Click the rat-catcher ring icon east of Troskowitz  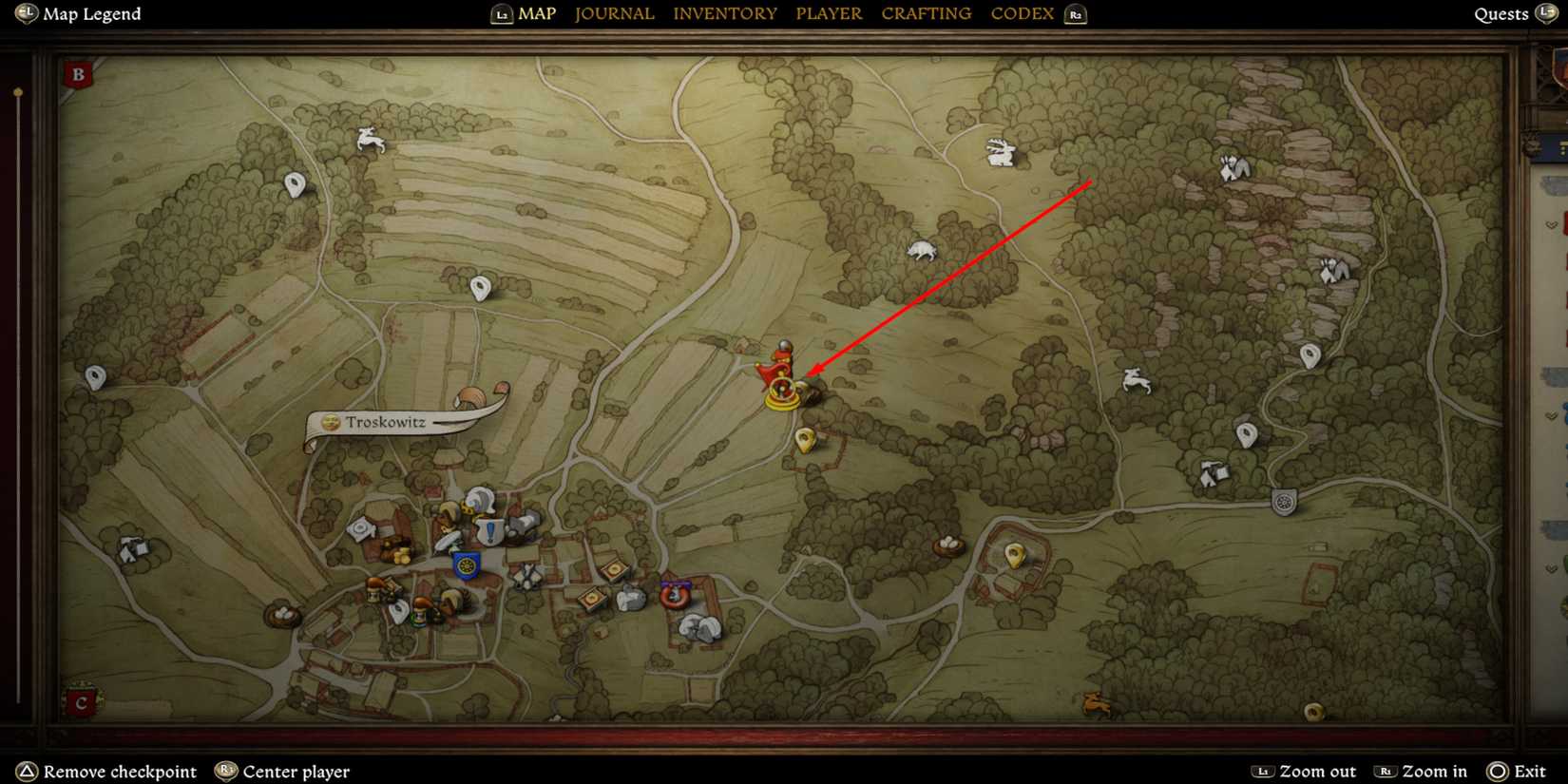(675, 596)
